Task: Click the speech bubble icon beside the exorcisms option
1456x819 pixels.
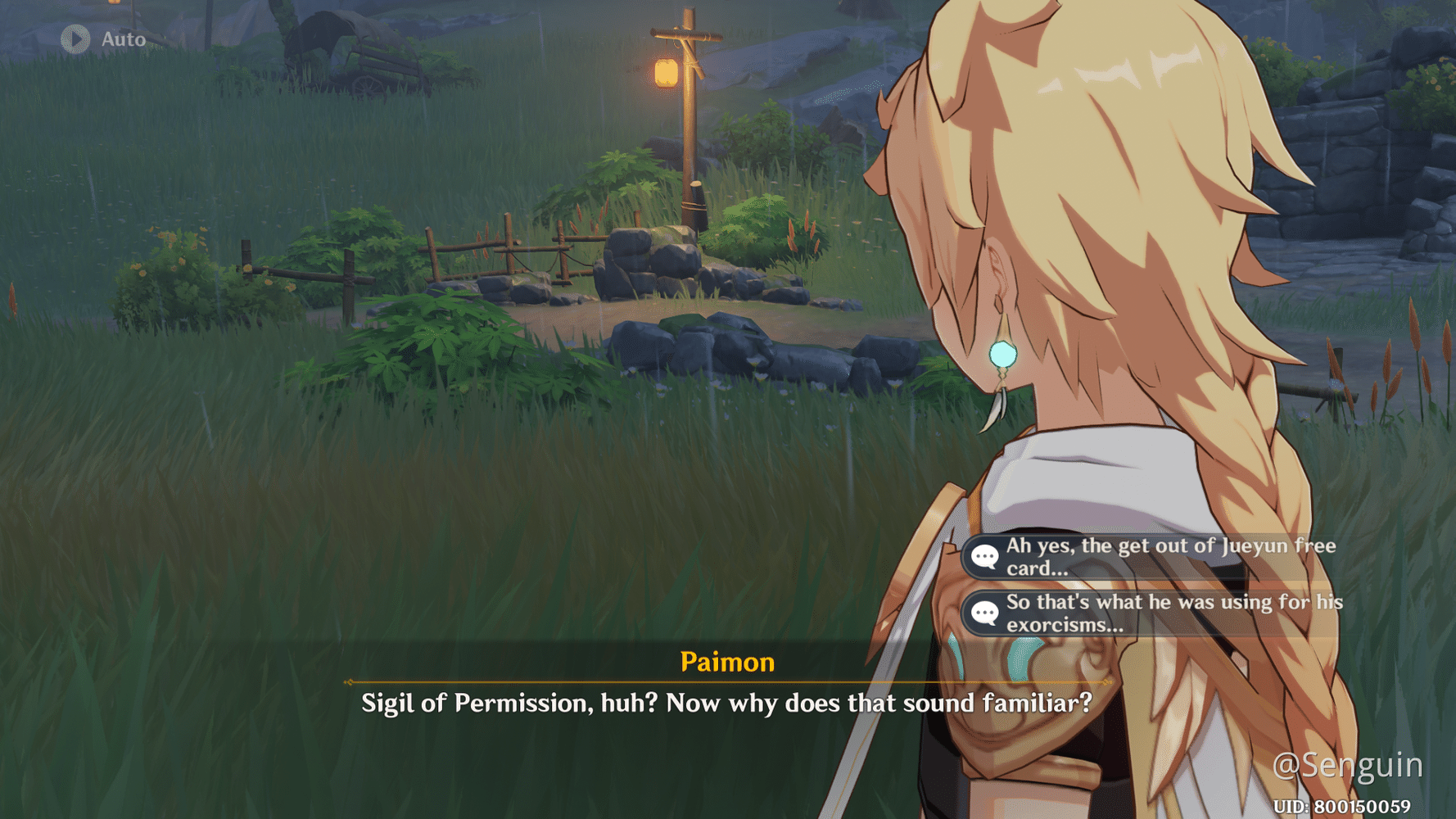Action: pos(987,612)
